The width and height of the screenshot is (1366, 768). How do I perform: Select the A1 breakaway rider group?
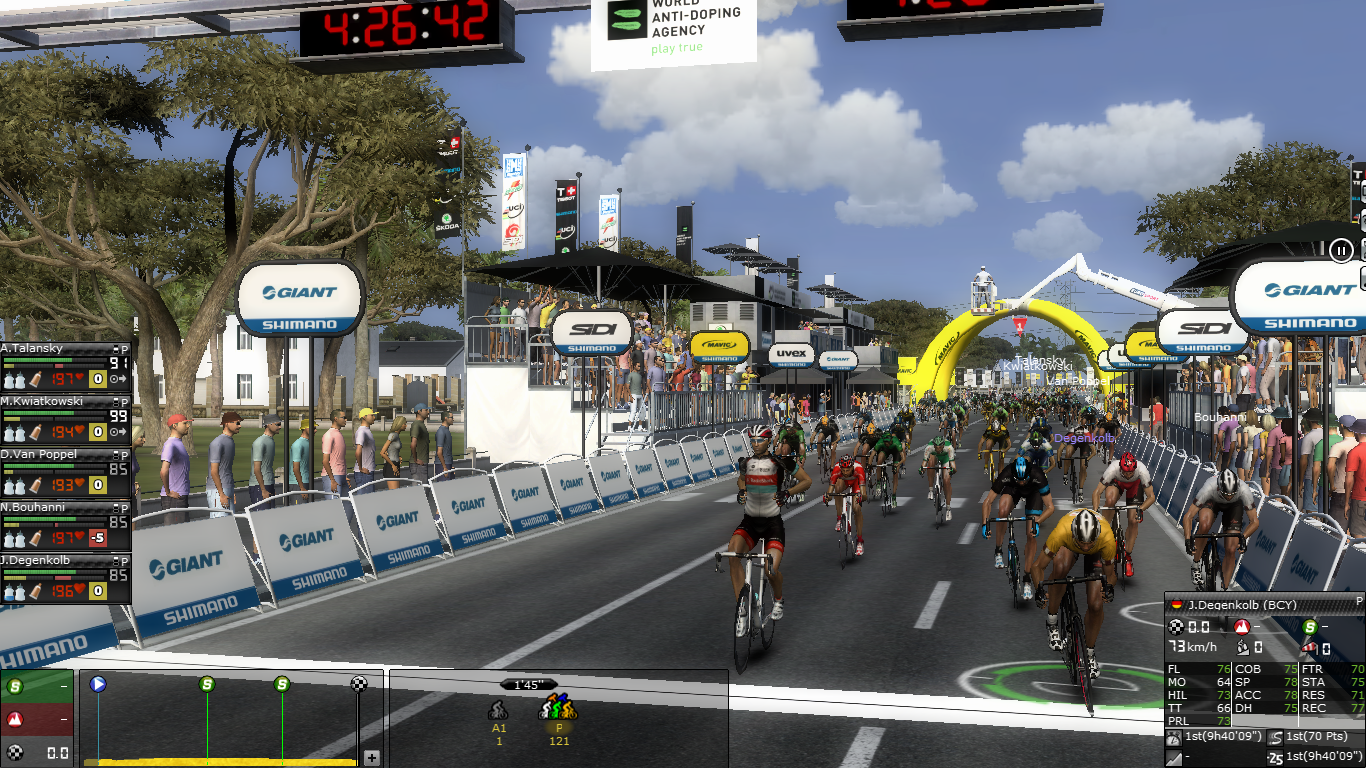tap(498, 712)
